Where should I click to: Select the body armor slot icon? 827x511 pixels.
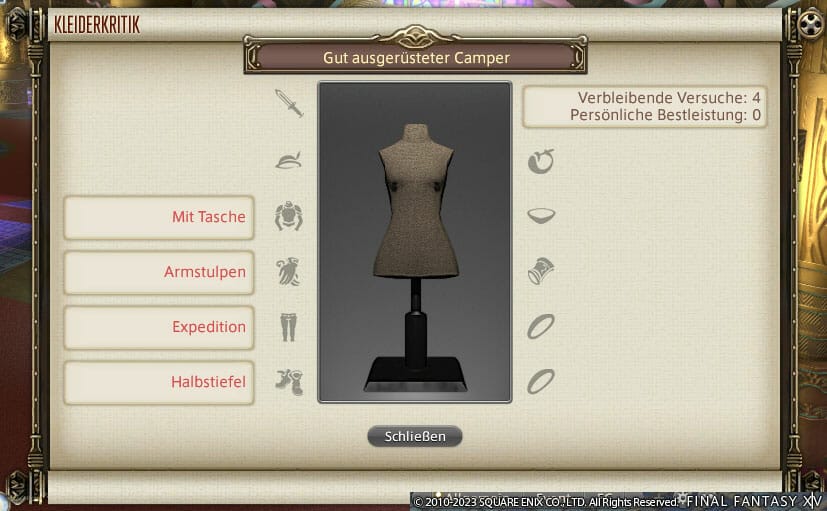click(289, 215)
